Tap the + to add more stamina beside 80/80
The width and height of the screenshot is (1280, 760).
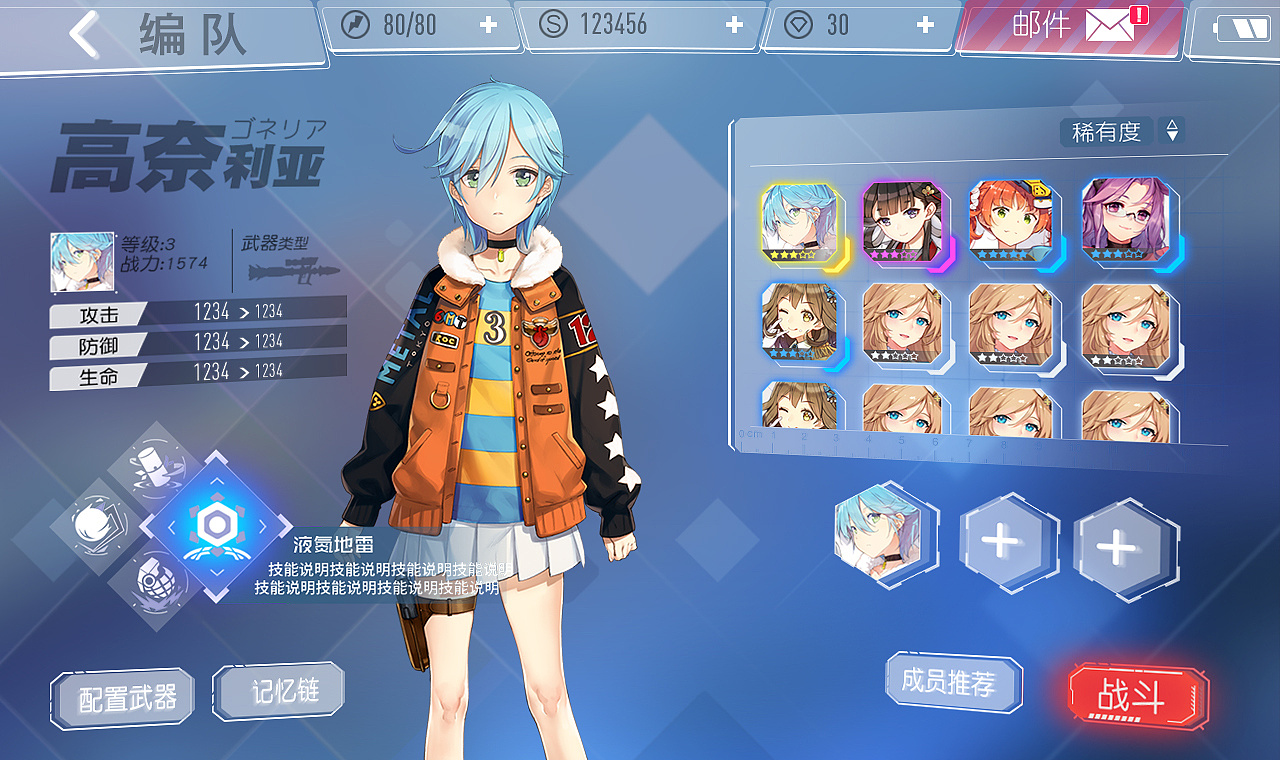coord(490,26)
